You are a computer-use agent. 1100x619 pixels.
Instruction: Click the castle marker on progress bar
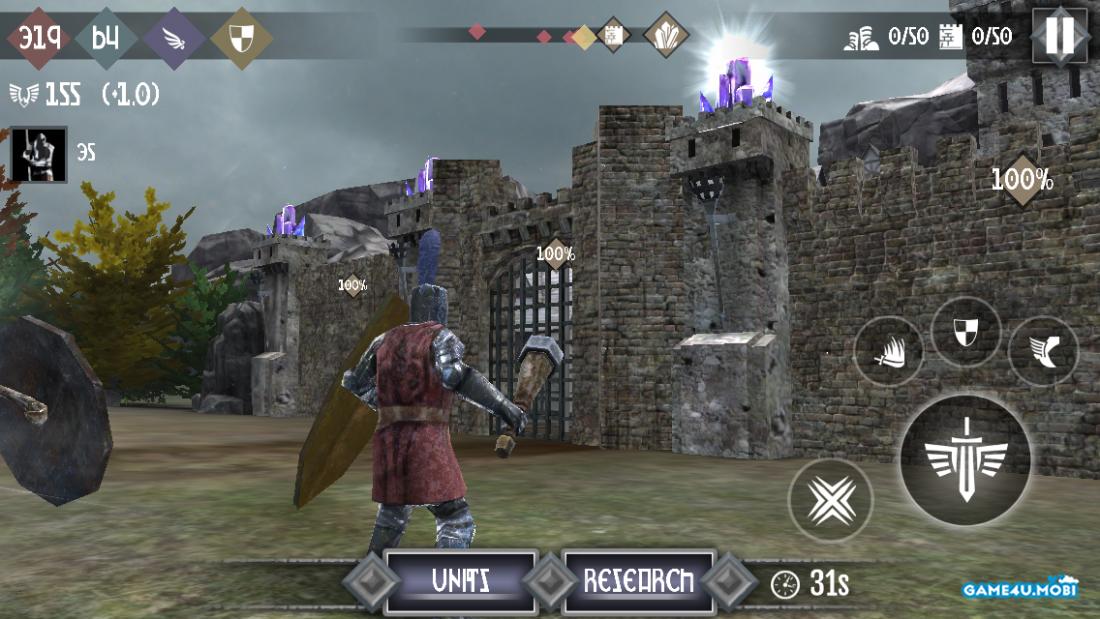click(612, 36)
